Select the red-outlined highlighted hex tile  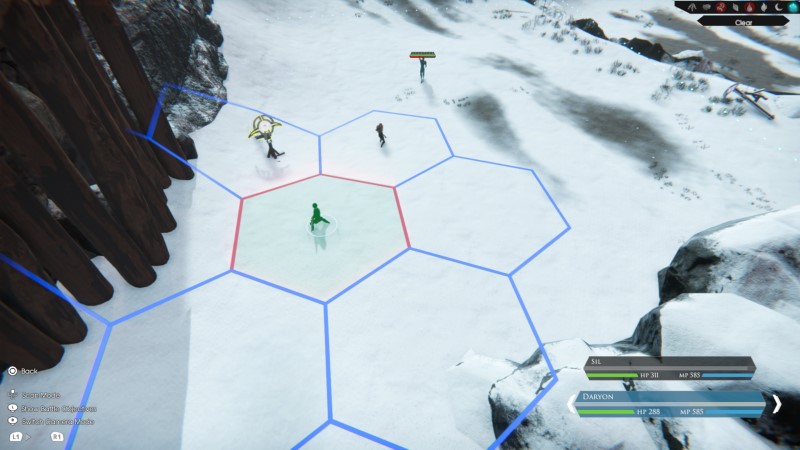tap(320, 235)
